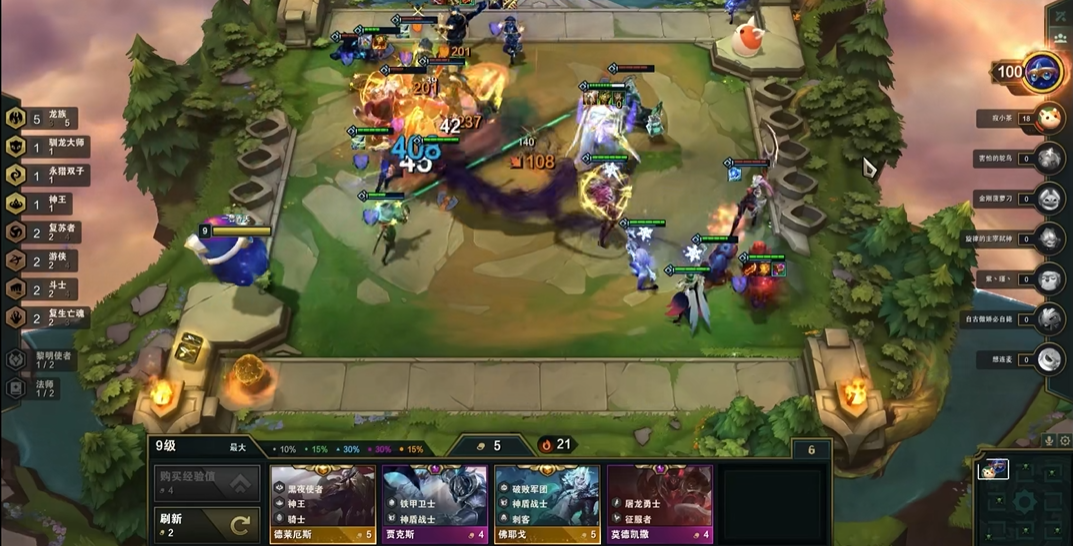Buy the 佛耶戈 champion card

point(546,503)
